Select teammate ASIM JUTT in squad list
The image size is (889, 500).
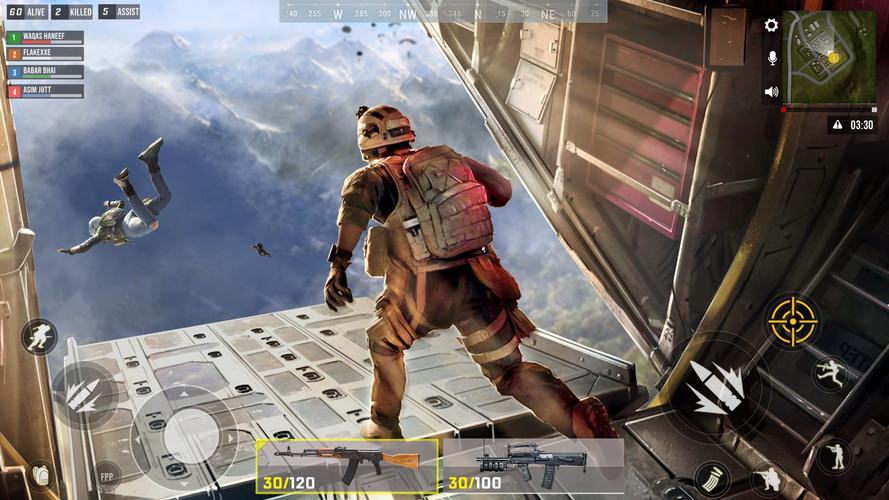click(x=45, y=91)
